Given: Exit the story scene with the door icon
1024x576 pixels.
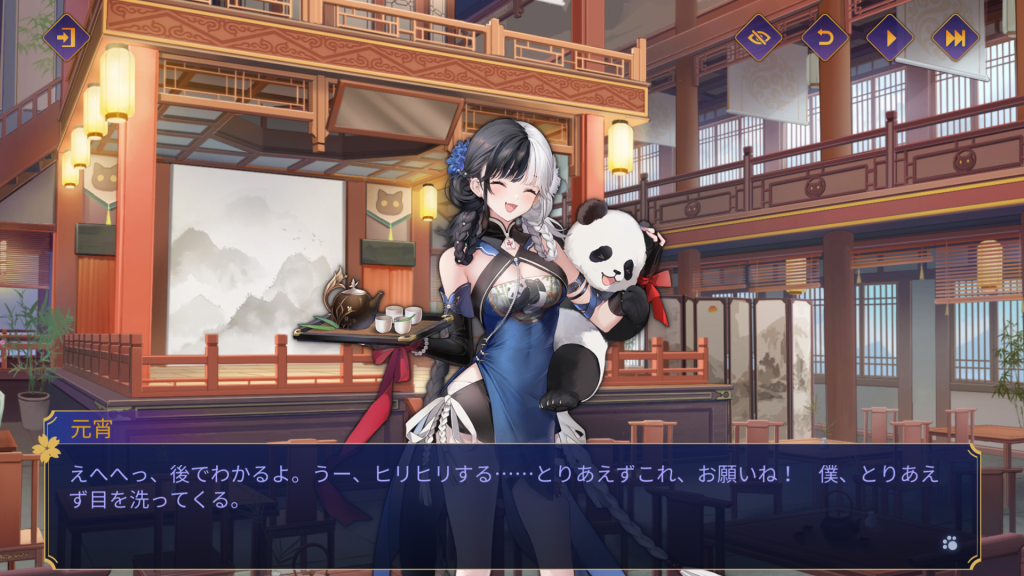Looking at the screenshot, I should 66,38.
